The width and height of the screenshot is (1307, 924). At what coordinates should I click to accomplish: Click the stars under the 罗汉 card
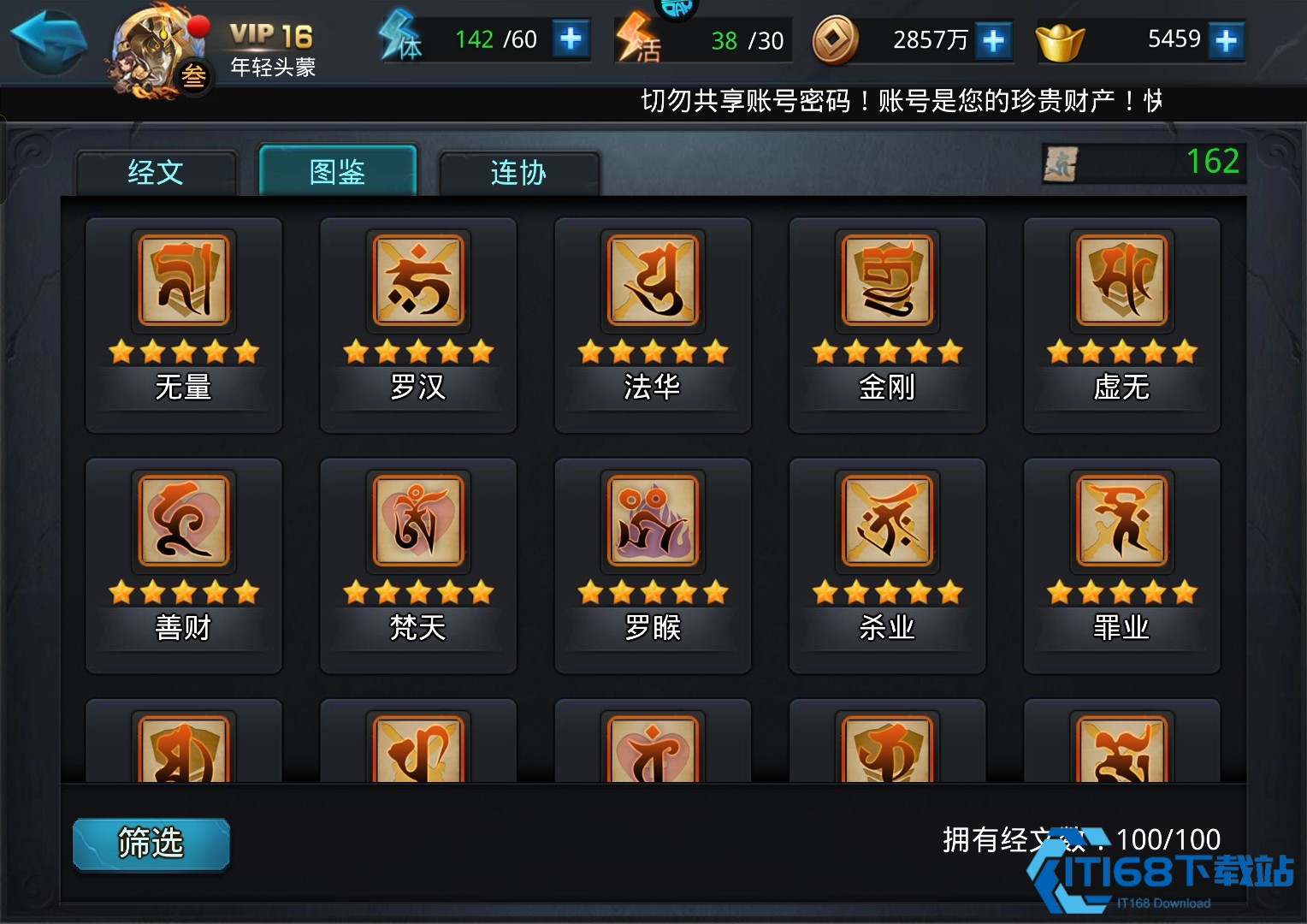click(417, 351)
